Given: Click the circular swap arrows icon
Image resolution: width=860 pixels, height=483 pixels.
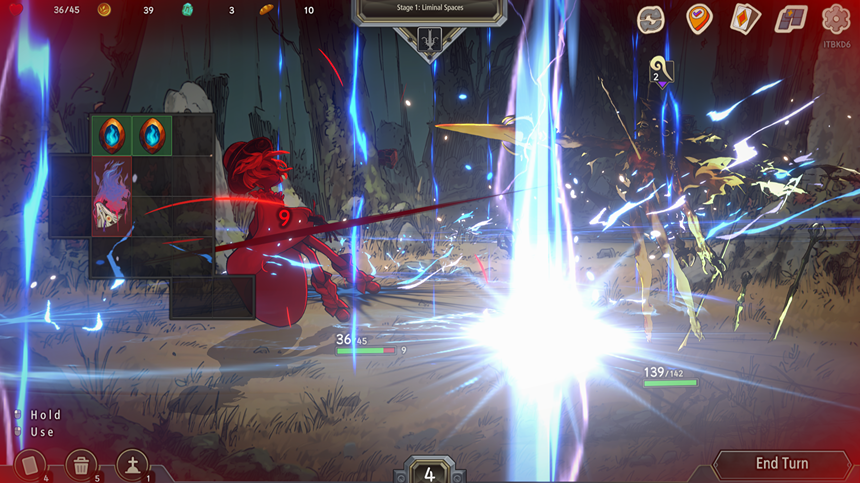Looking at the screenshot, I should click(x=652, y=19).
